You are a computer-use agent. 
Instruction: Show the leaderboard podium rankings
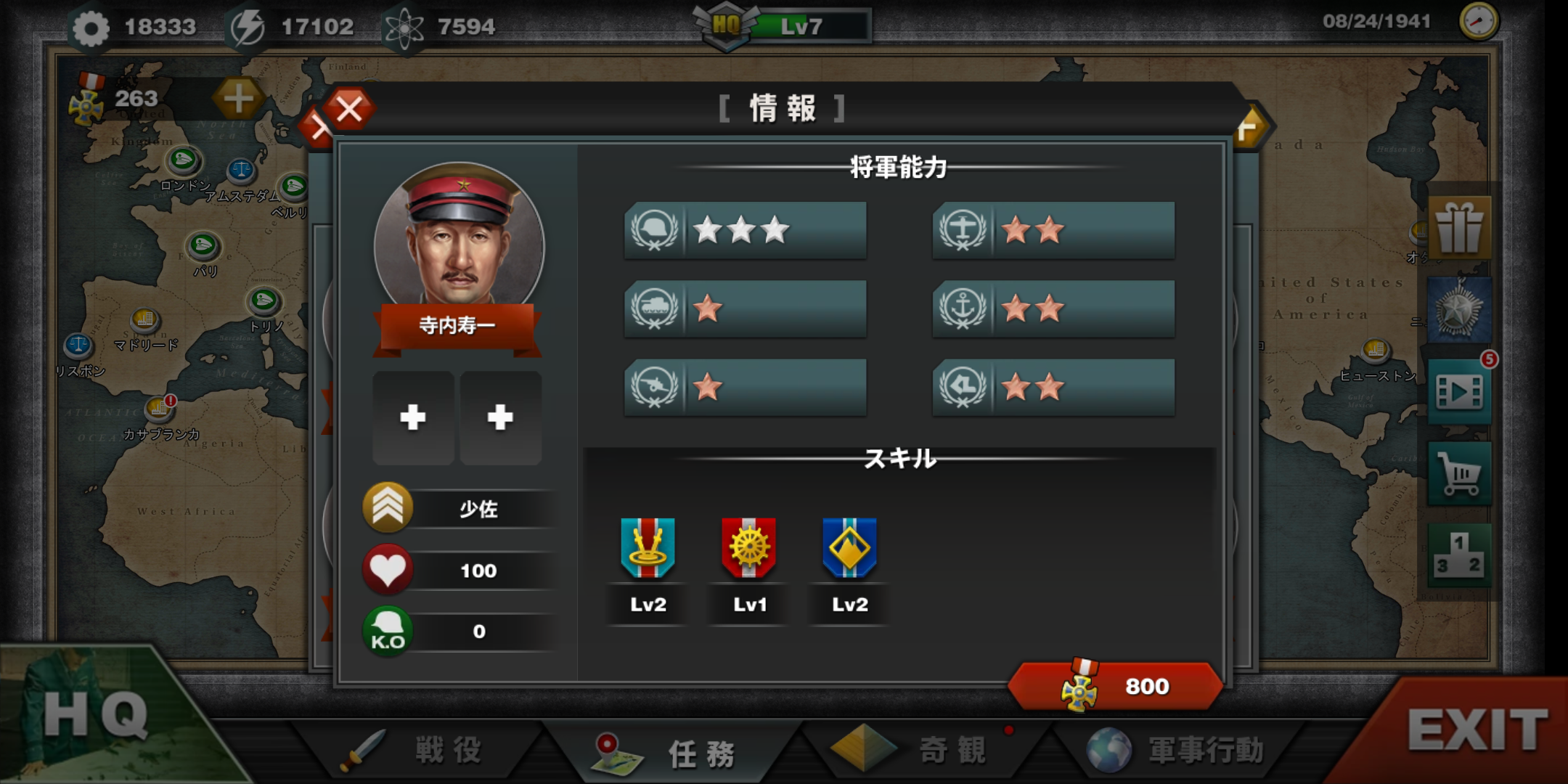click(x=1459, y=555)
